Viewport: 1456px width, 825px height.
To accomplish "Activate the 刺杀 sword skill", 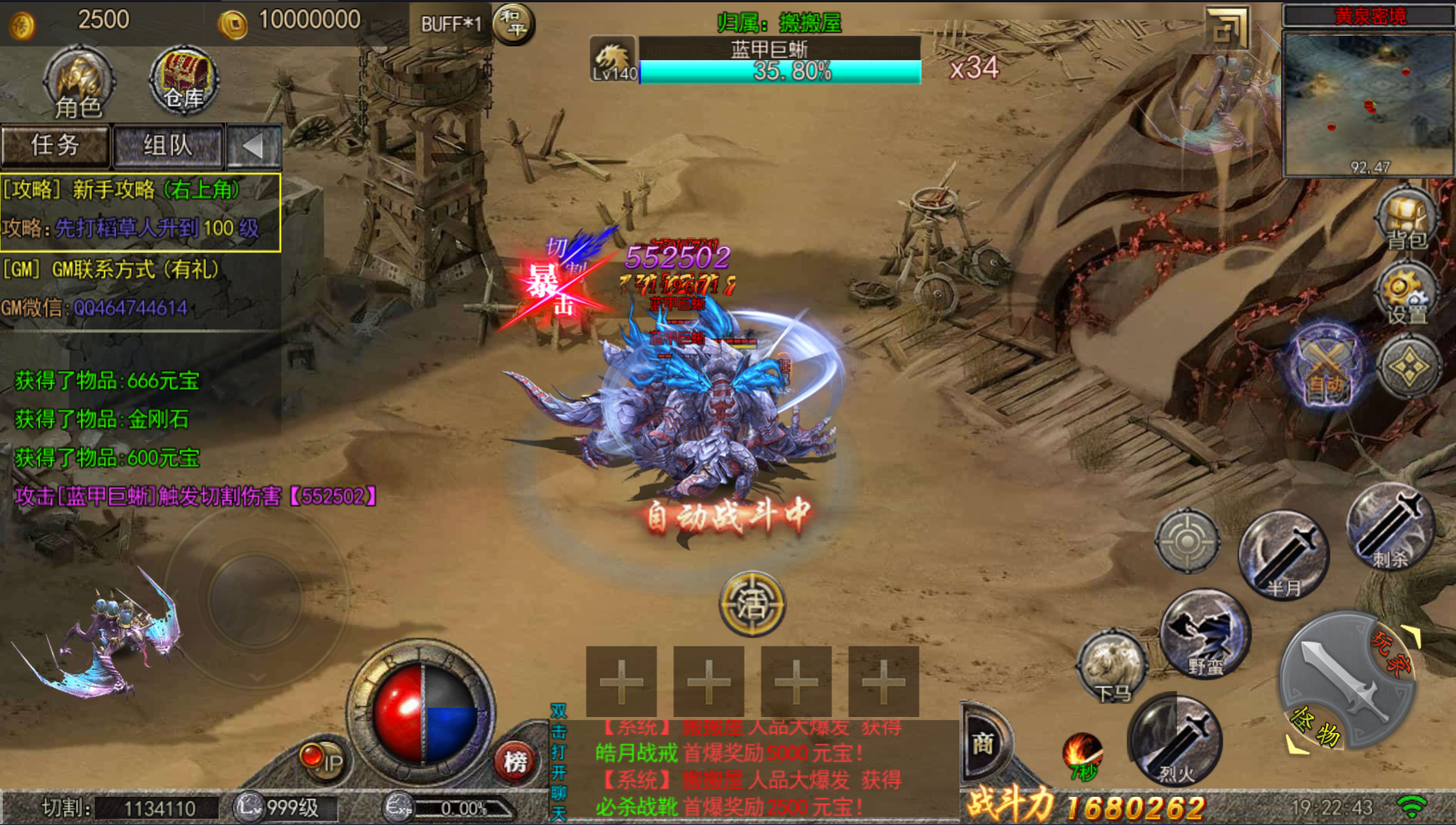I will click(1390, 527).
